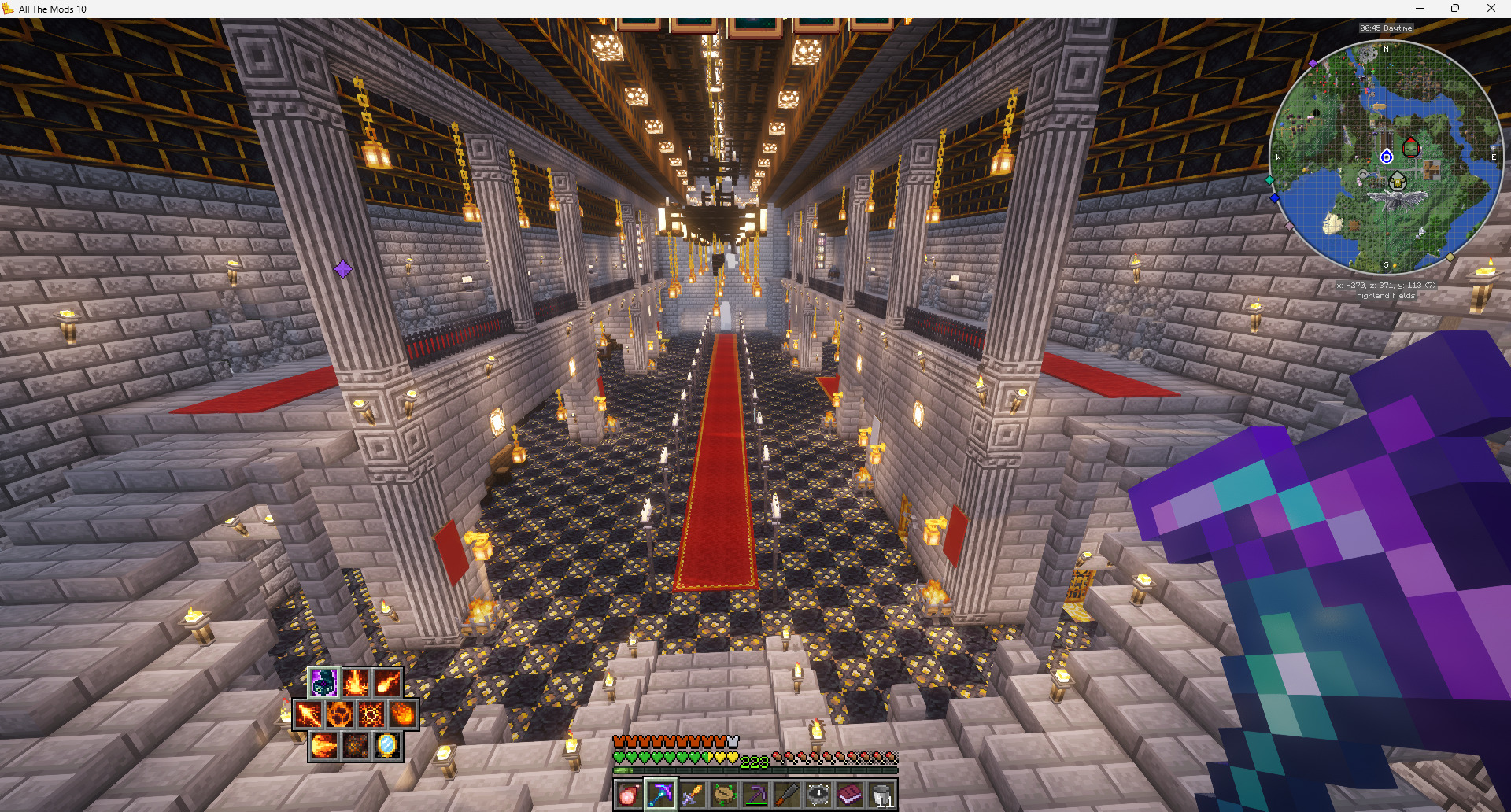The height and width of the screenshot is (812, 1511).
Task: Select the purple diamond waypoint on minimap edge
Action: [x=1313, y=63]
